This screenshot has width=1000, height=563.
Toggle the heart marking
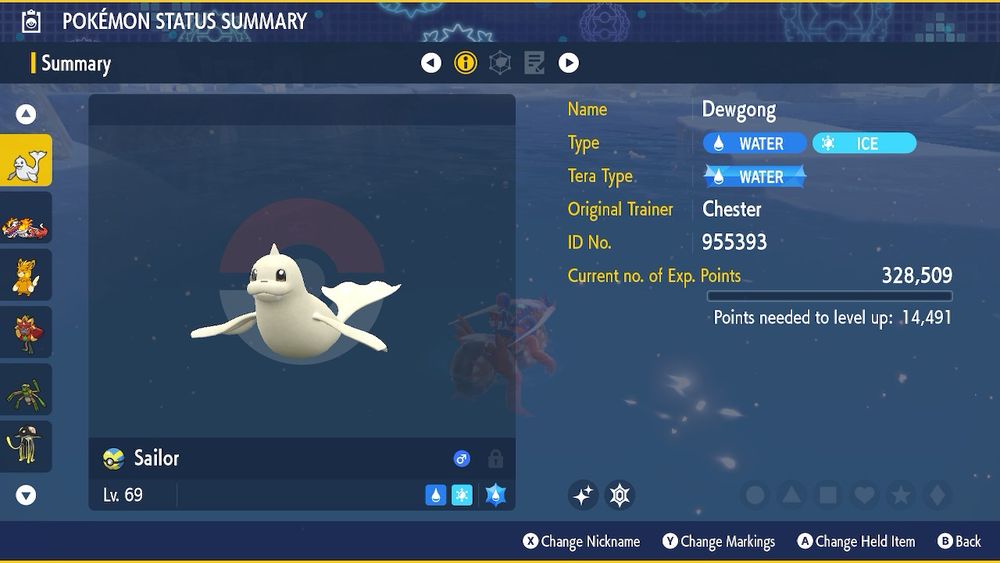click(x=864, y=494)
